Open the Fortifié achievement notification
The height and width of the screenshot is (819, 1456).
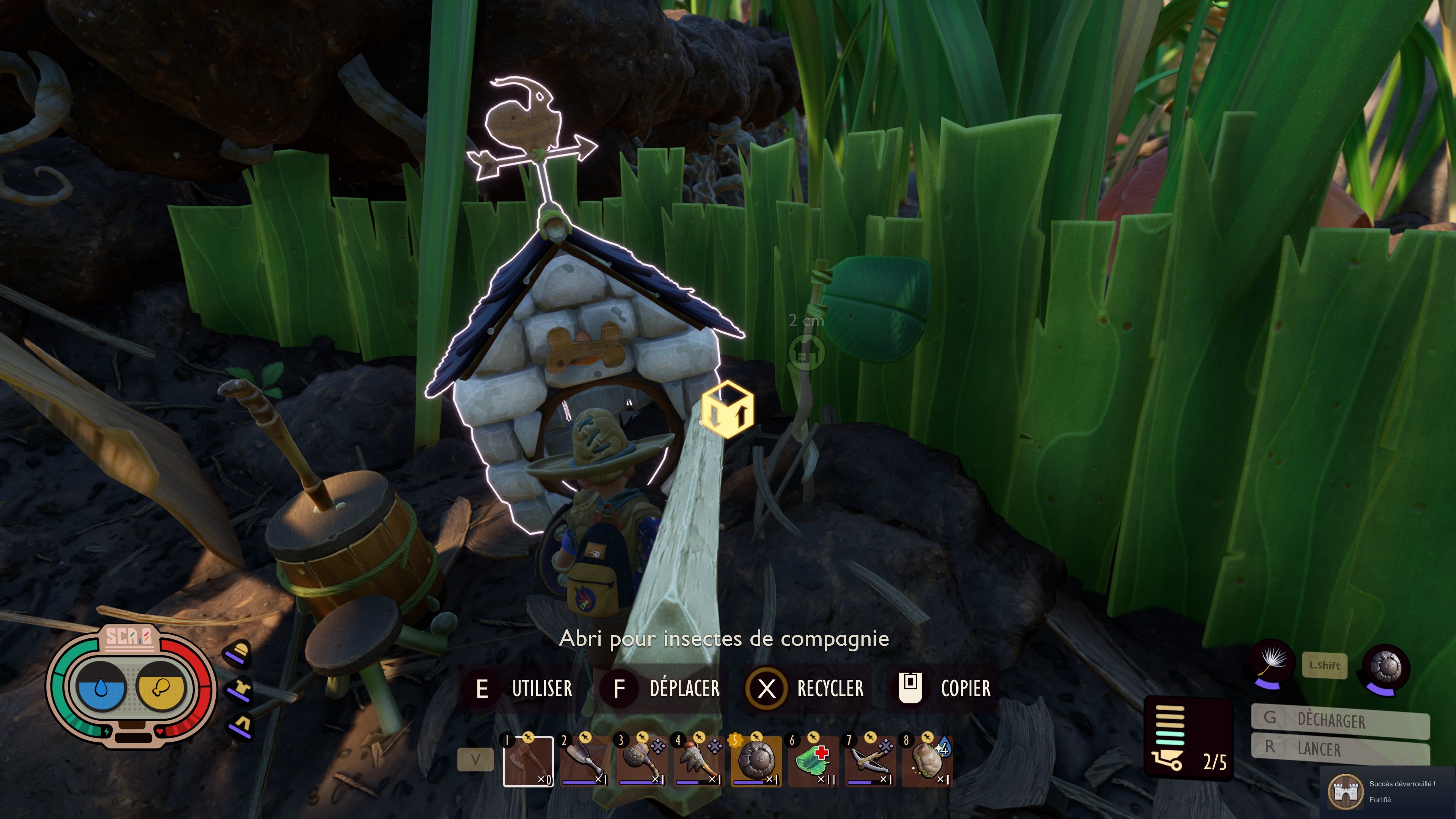click(x=1388, y=791)
